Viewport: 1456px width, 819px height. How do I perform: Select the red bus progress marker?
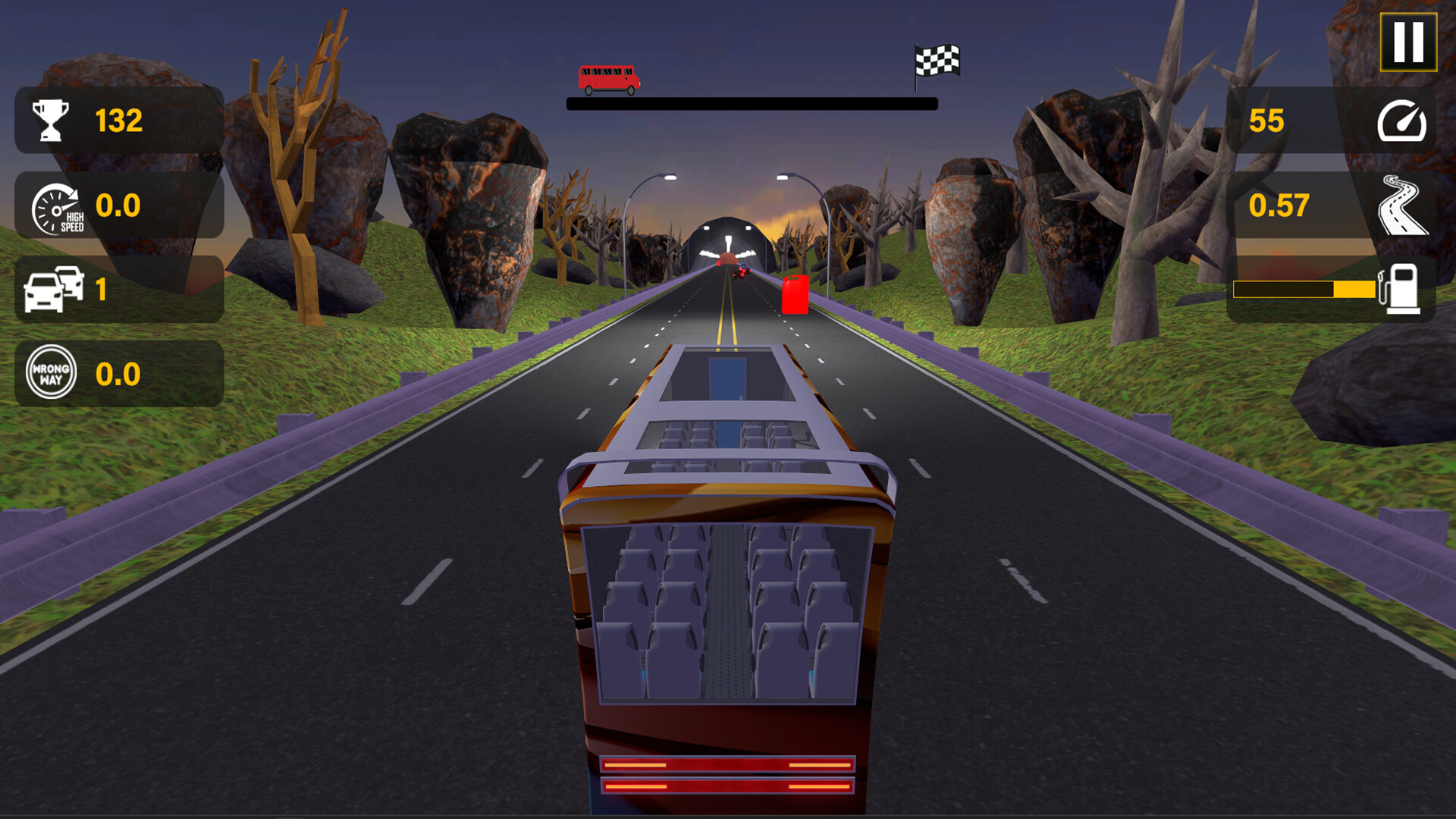pyautogui.click(x=609, y=76)
